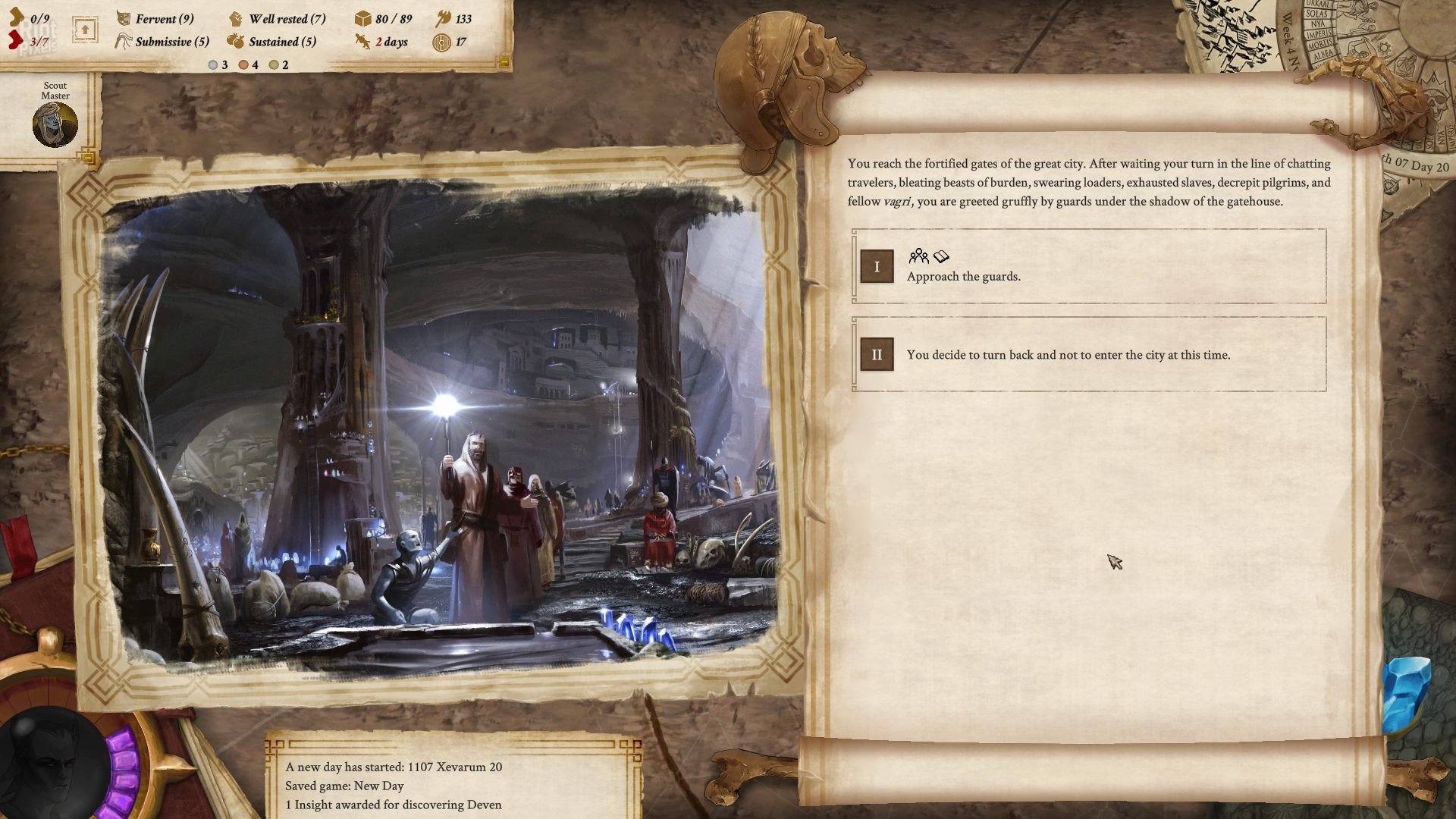Click the upgrade arrow stamp icon
The width and height of the screenshot is (1456, 819).
click(x=85, y=28)
